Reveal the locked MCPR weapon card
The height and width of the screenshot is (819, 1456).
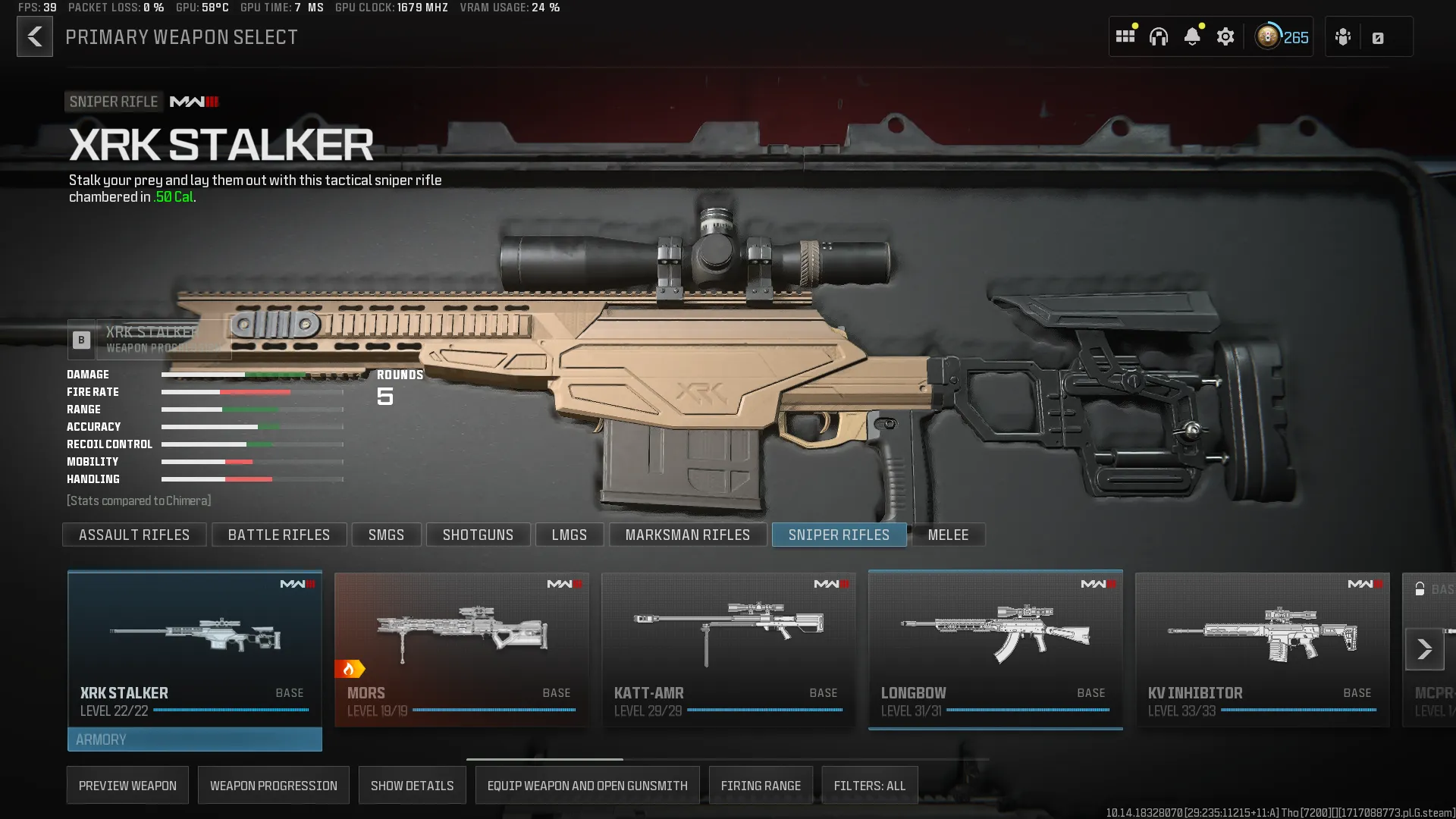tap(1437, 694)
